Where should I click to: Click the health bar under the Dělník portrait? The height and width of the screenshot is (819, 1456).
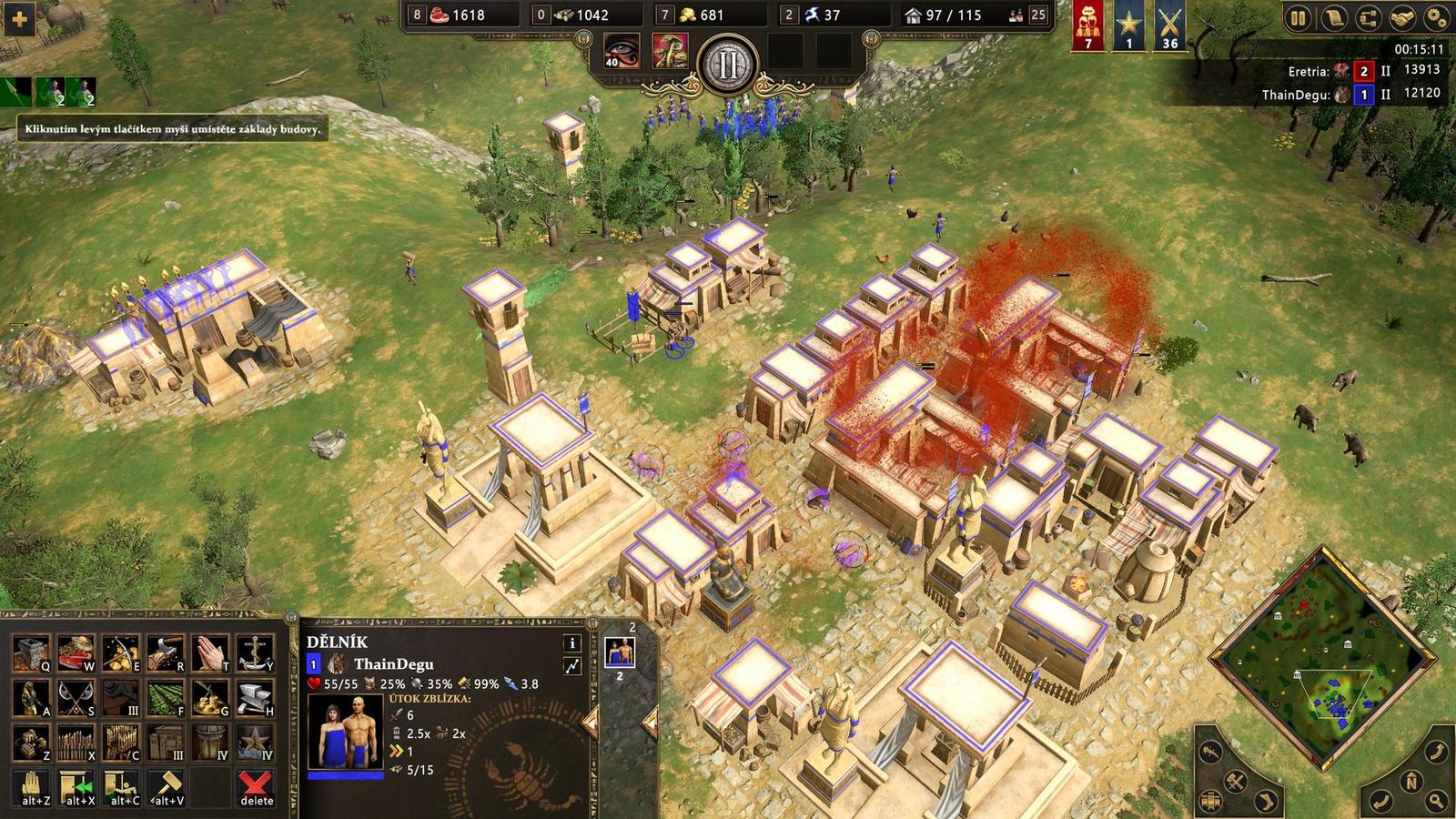click(344, 774)
